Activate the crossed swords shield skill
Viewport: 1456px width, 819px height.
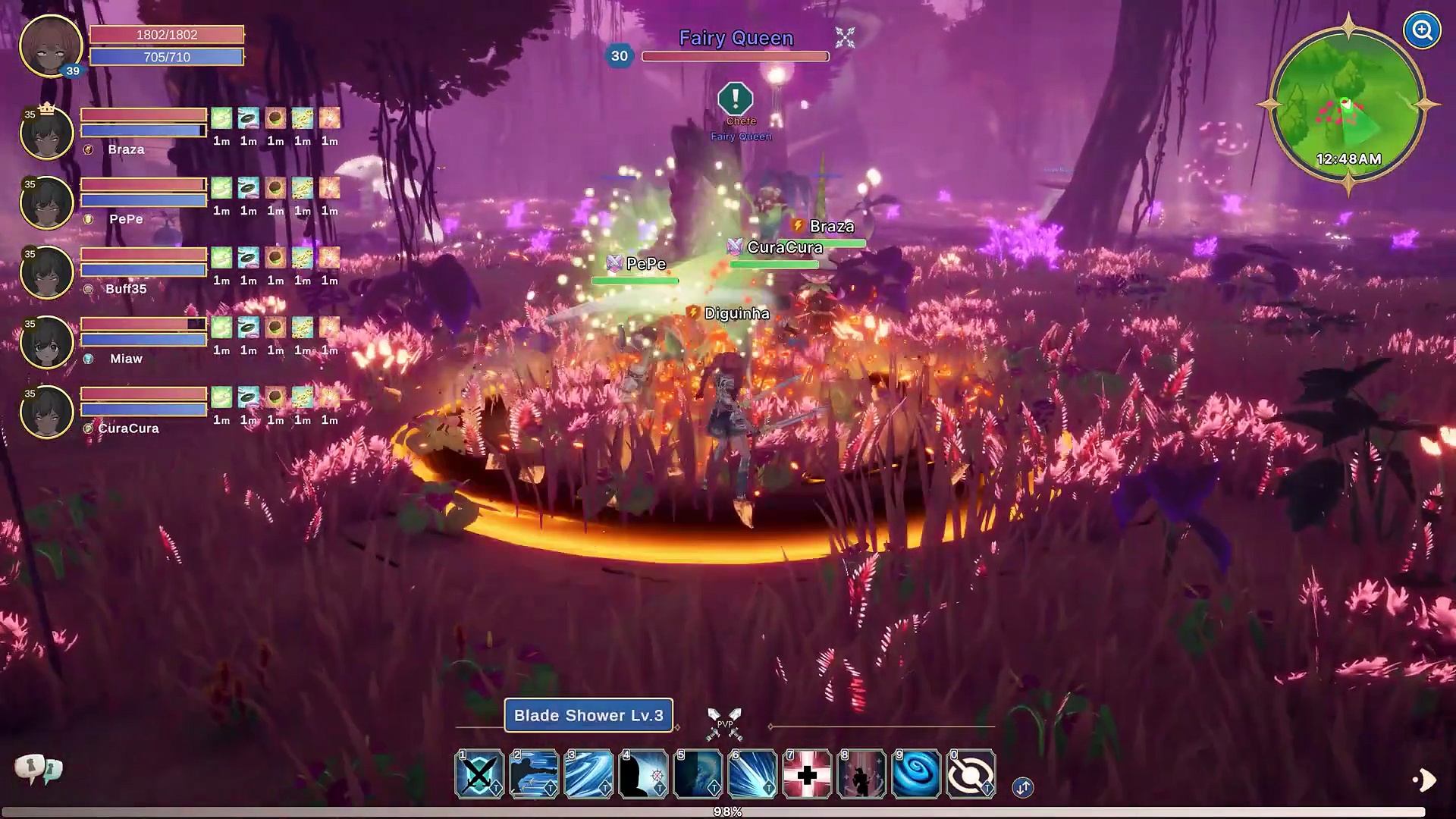click(x=479, y=774)
